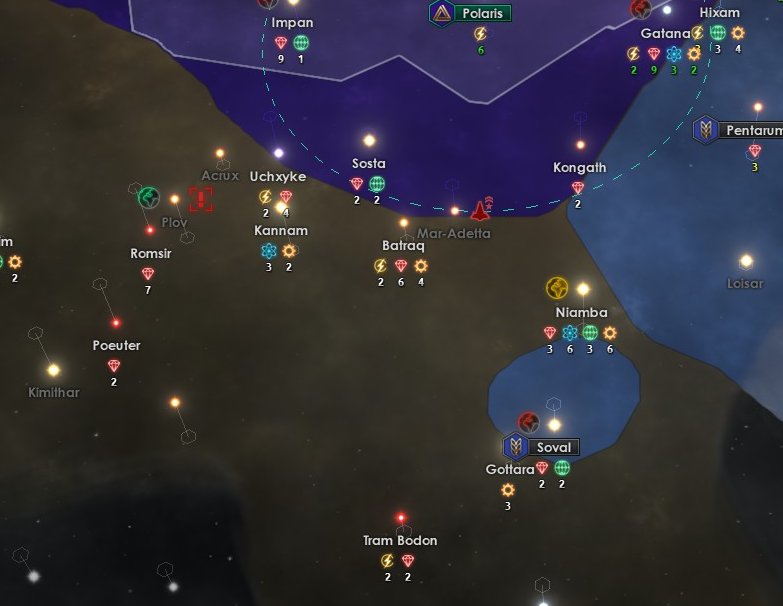Choose the Sosta system label
Viewport: 783px width, 606px height.
pyautogui.click(x=369, y=164)
